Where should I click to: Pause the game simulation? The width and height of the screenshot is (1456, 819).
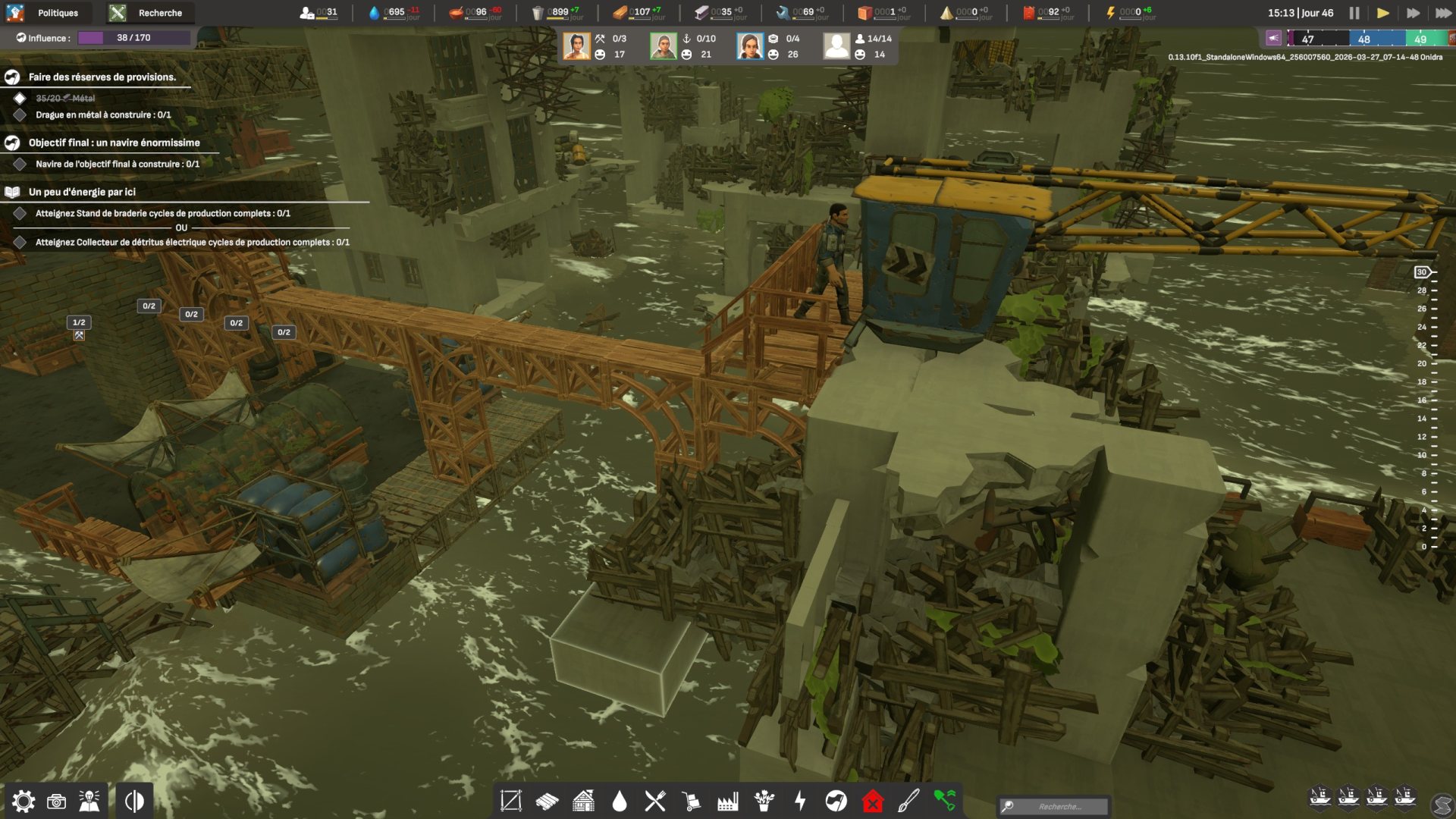1354,13
